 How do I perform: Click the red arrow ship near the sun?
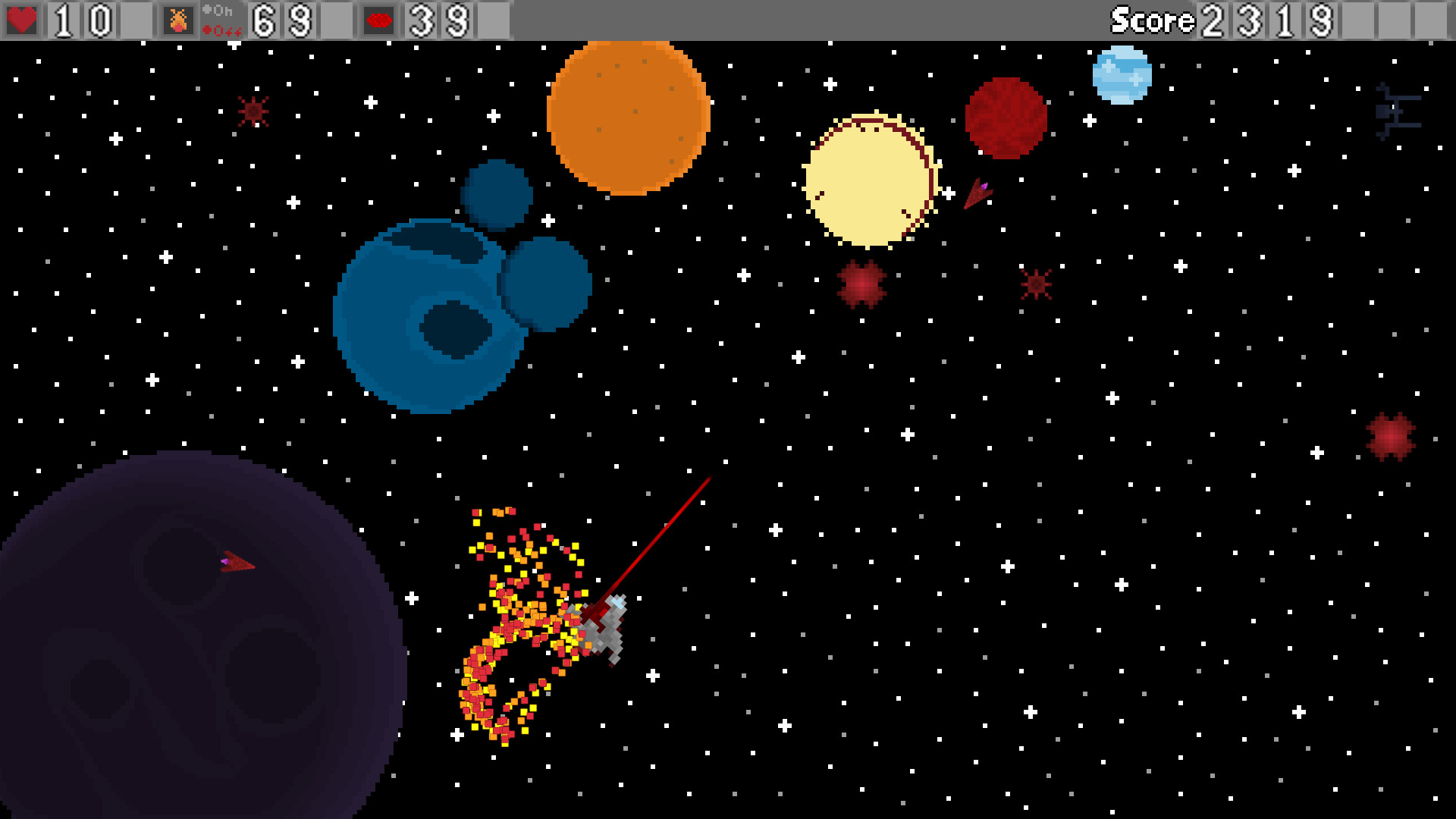coord(978,192)
